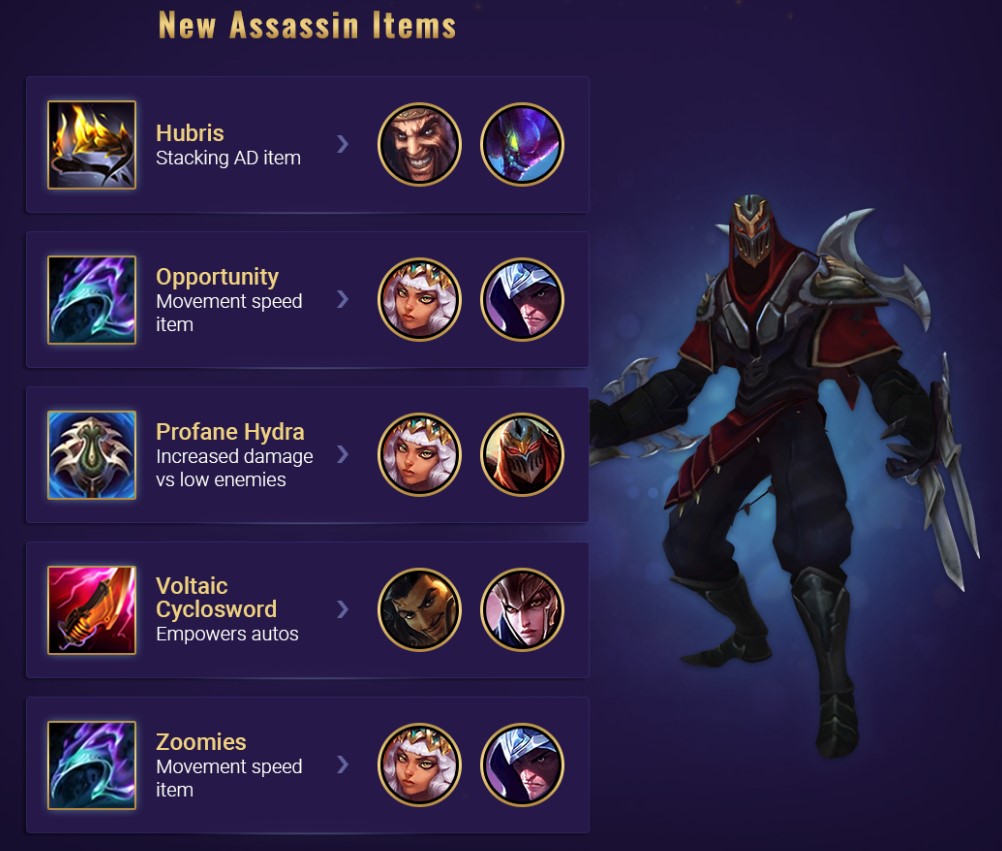Image resolution: width=1002 pixels, height=851 pixels.
Task: Click the Opportunity item icon
Action: pyautogui.click(x=91, y=300)
